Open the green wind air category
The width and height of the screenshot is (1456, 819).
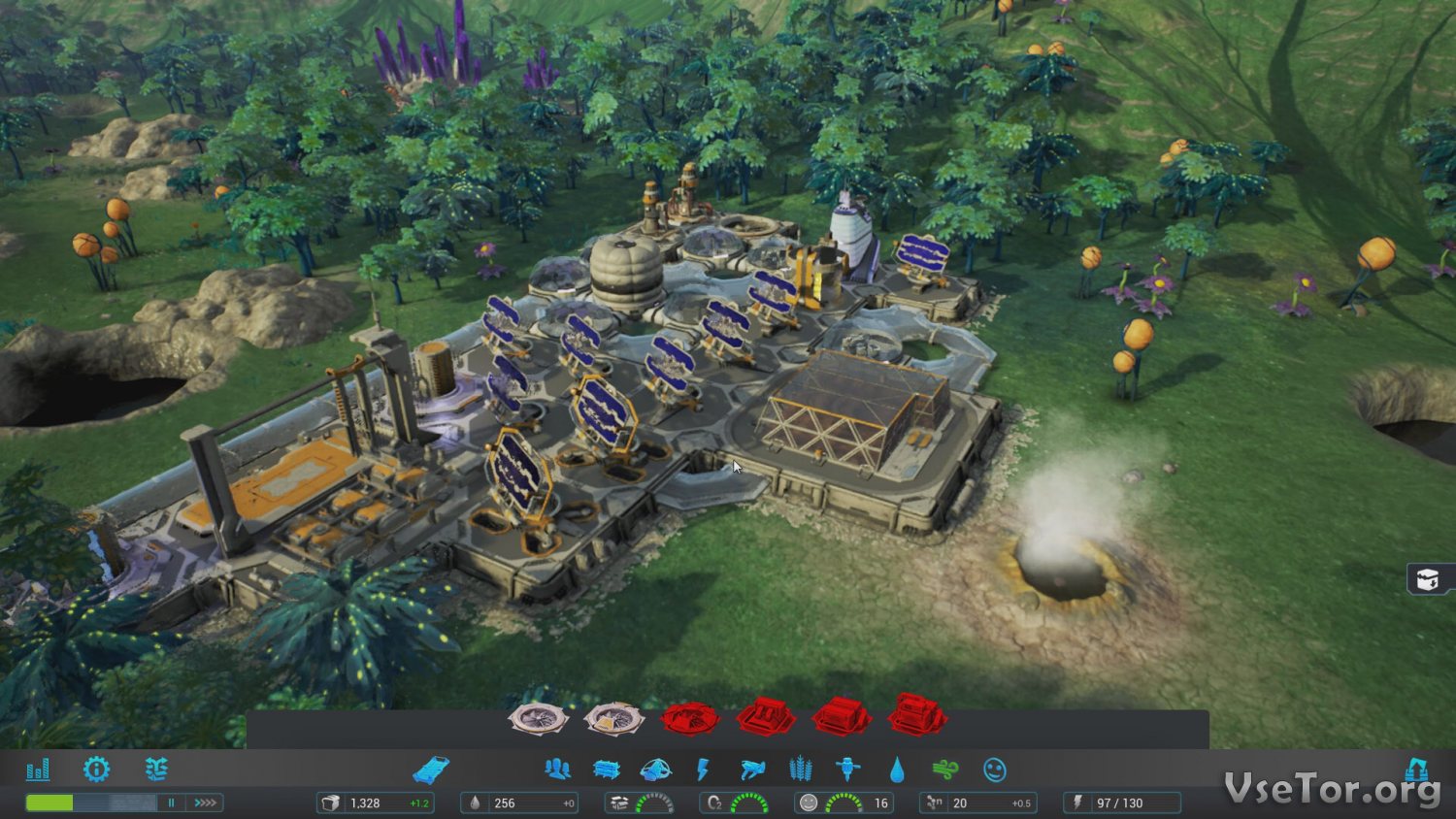click(x=944, y=770)
